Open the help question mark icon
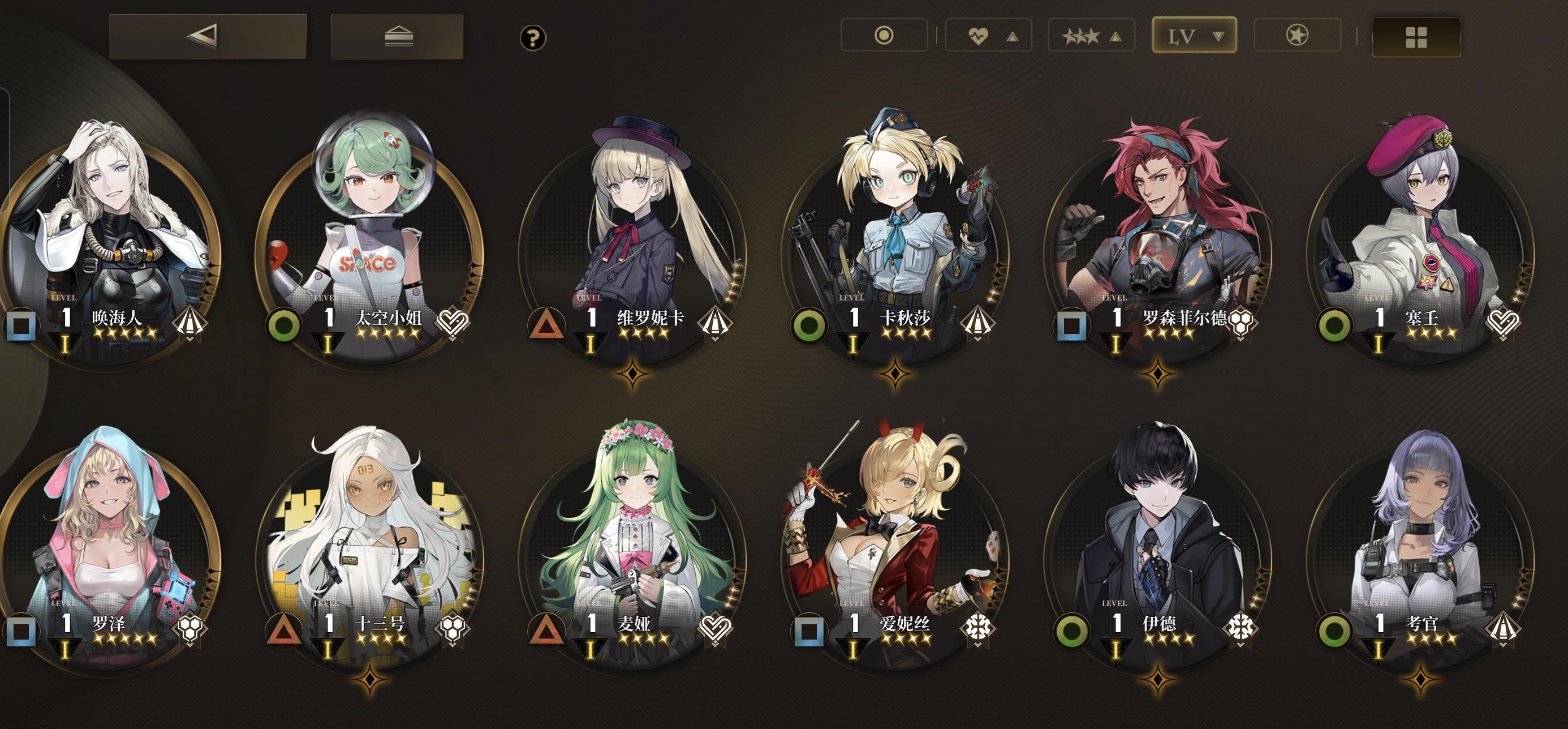 coord(533,38)
